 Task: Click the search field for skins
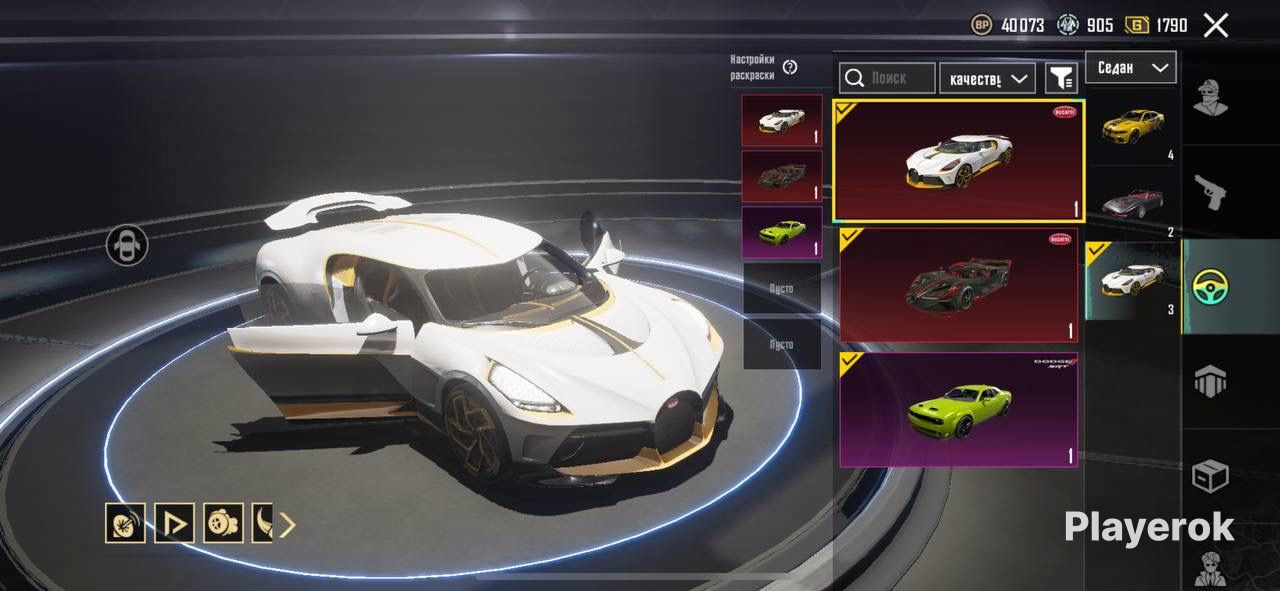point(887,78)
